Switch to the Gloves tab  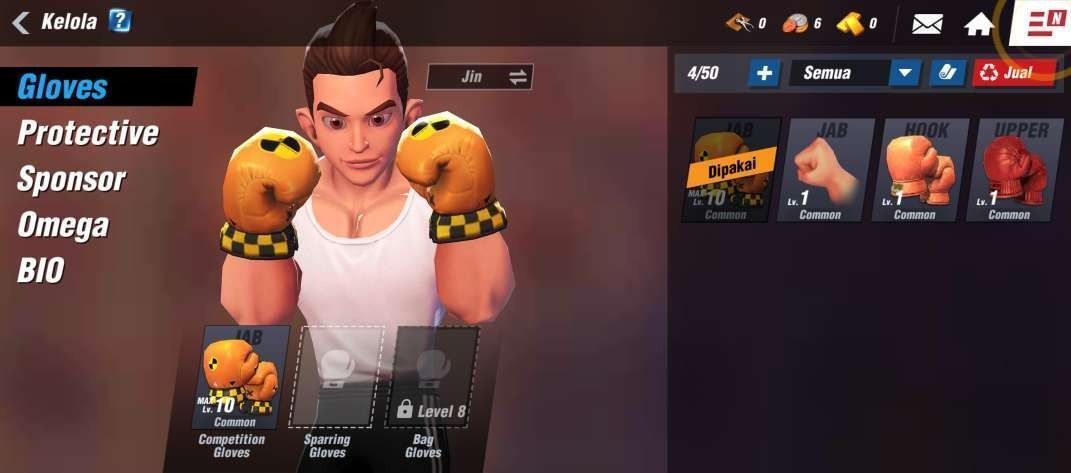coord(63,87)
